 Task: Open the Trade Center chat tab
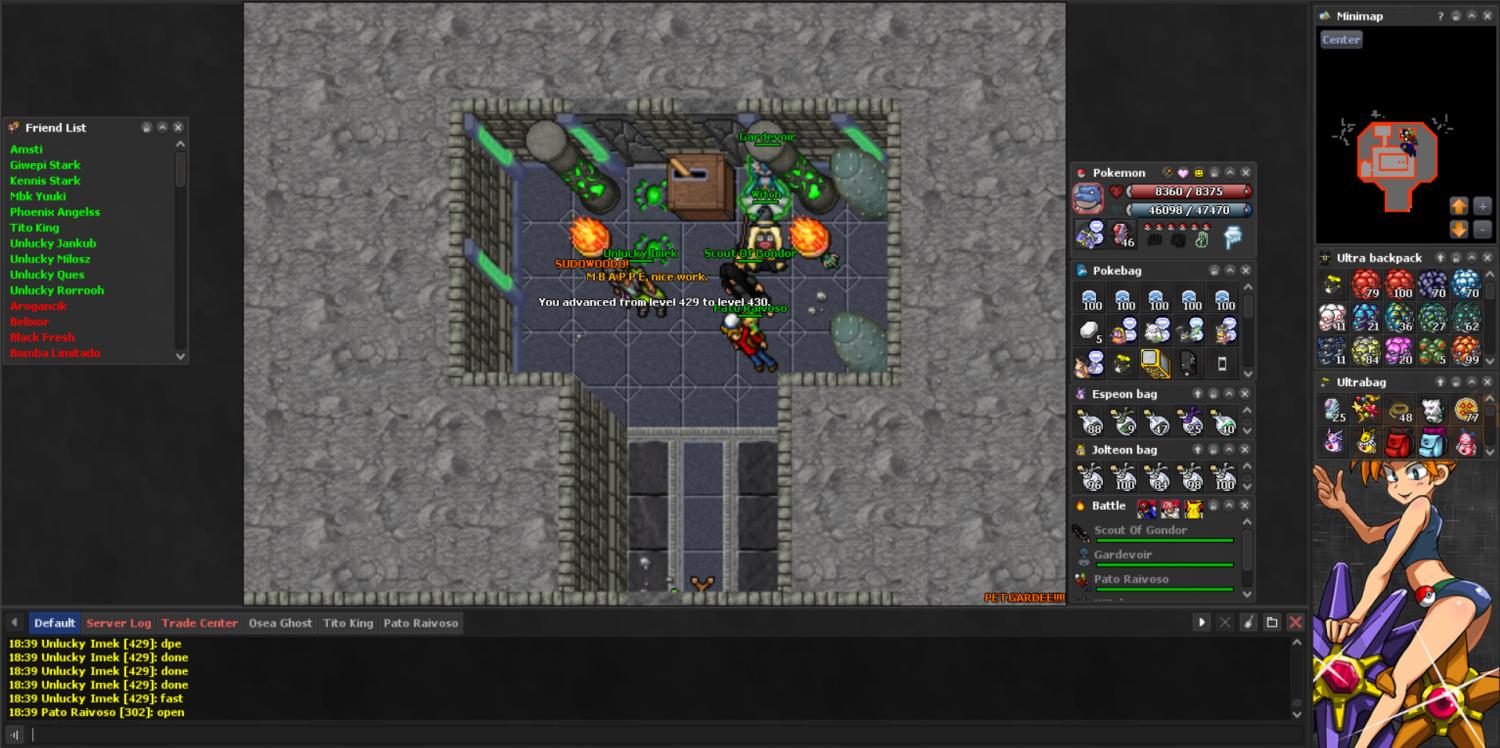point(199,623)
